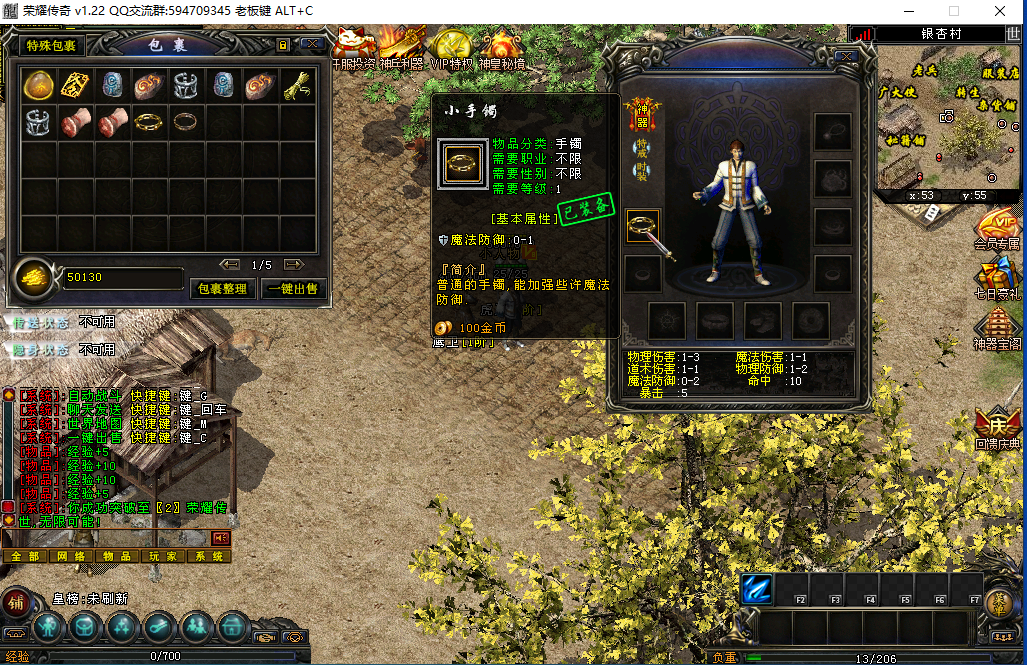Select the equipped bracelet slot on character panel
The width and height of the screenshot is (1027, 665).
[x=643, y=228]
